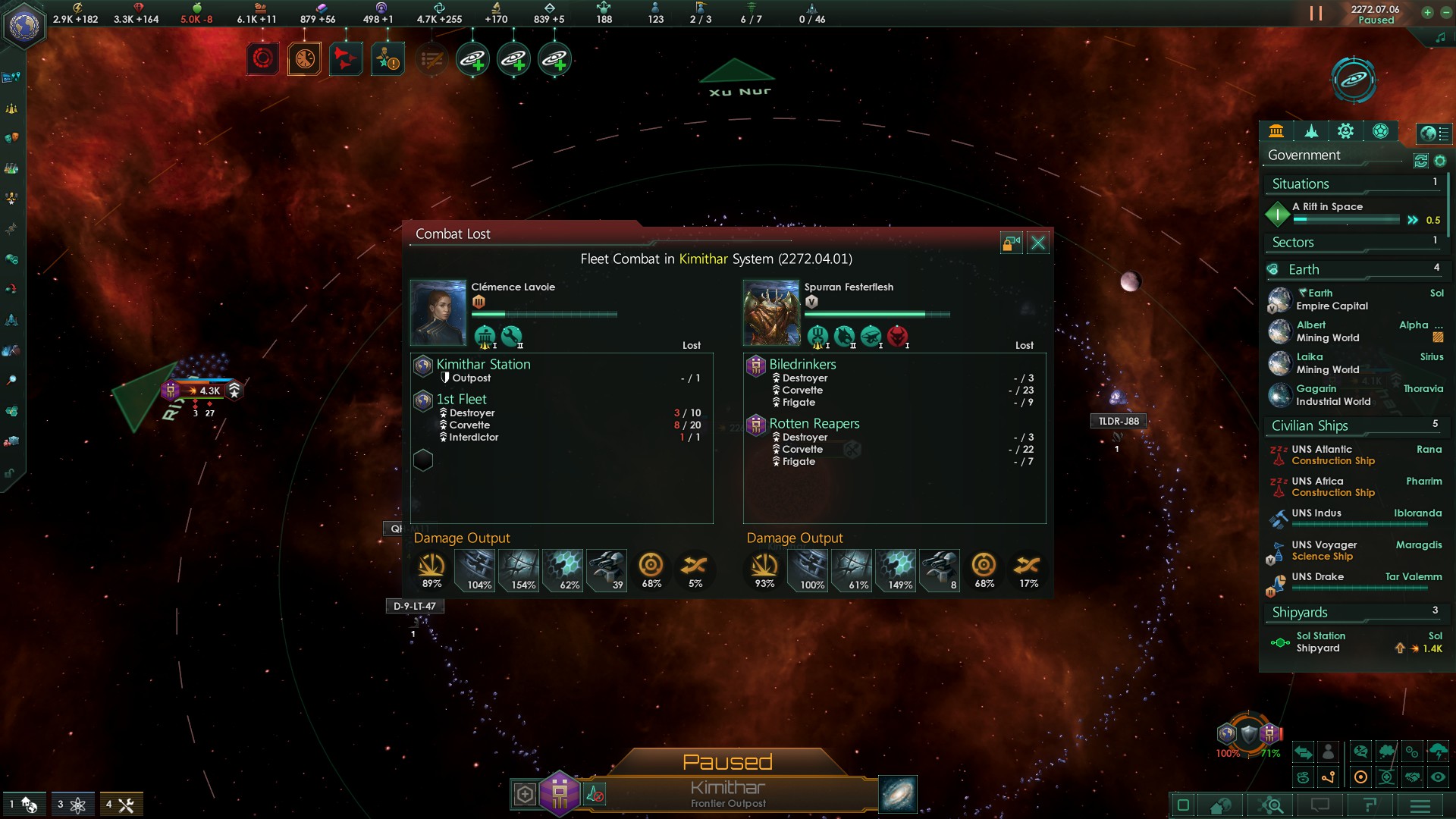Select the fleet manager icon with red ships
1456x819 pixels.
click(x=345, y=58)
